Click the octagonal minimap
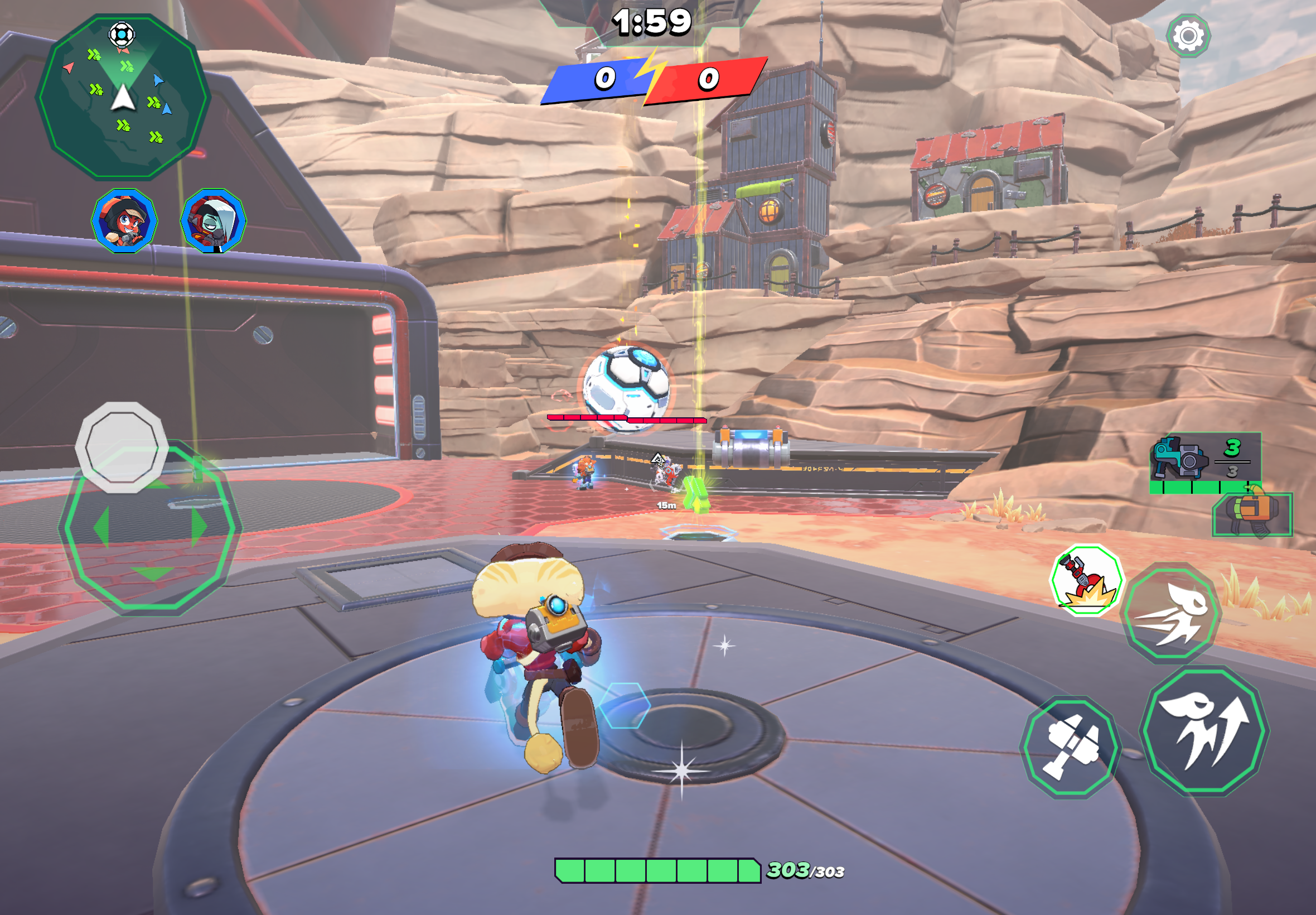Screen dimensions: 1316x915 [x=123, y=97]
